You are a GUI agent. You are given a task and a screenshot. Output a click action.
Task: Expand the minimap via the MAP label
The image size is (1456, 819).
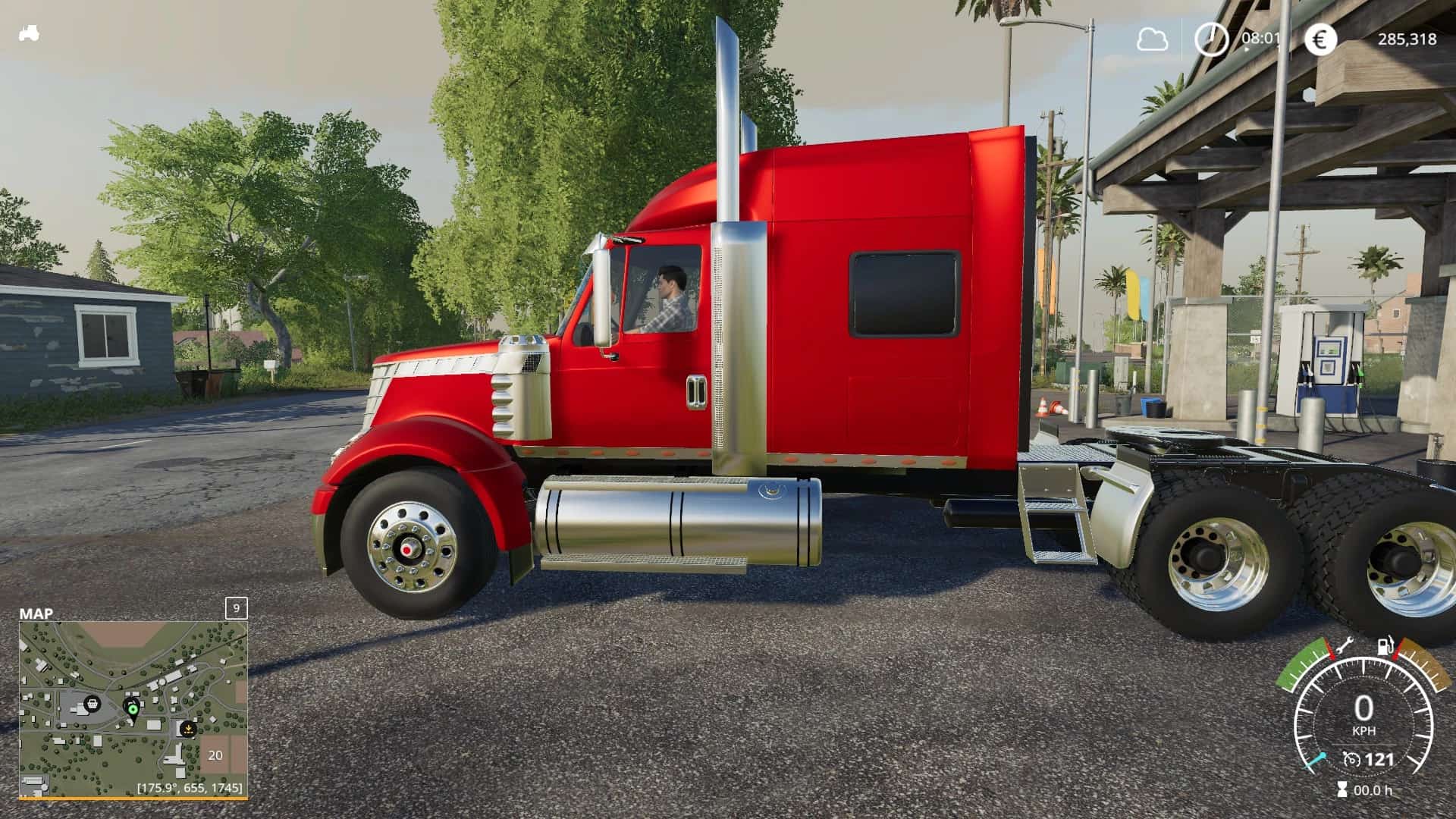tap(35, 613)
